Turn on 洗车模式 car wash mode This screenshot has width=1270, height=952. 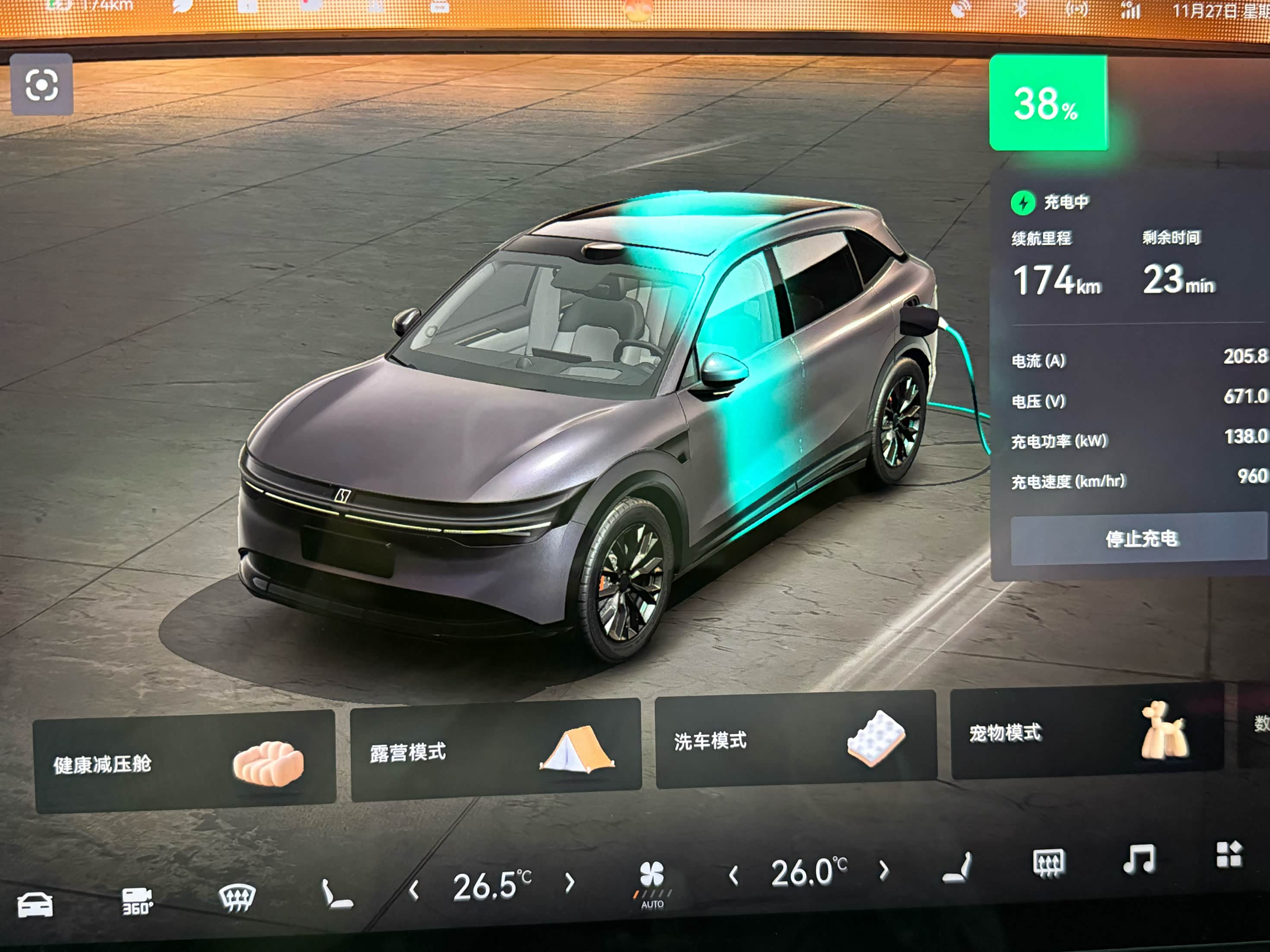pyautogui.click(x=796, y=739)
